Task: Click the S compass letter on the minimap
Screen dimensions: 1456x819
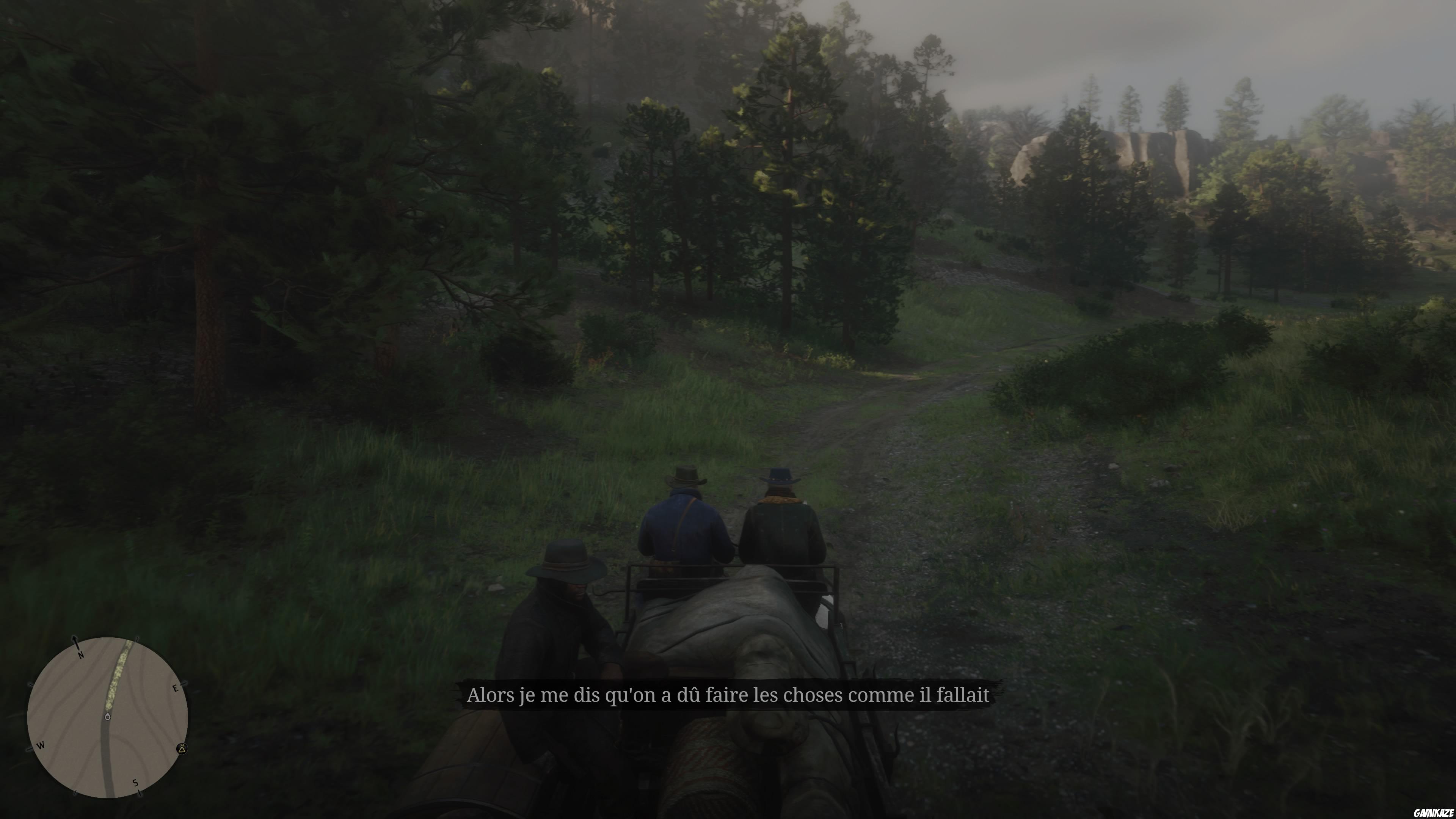Action: tap(136, 783)
